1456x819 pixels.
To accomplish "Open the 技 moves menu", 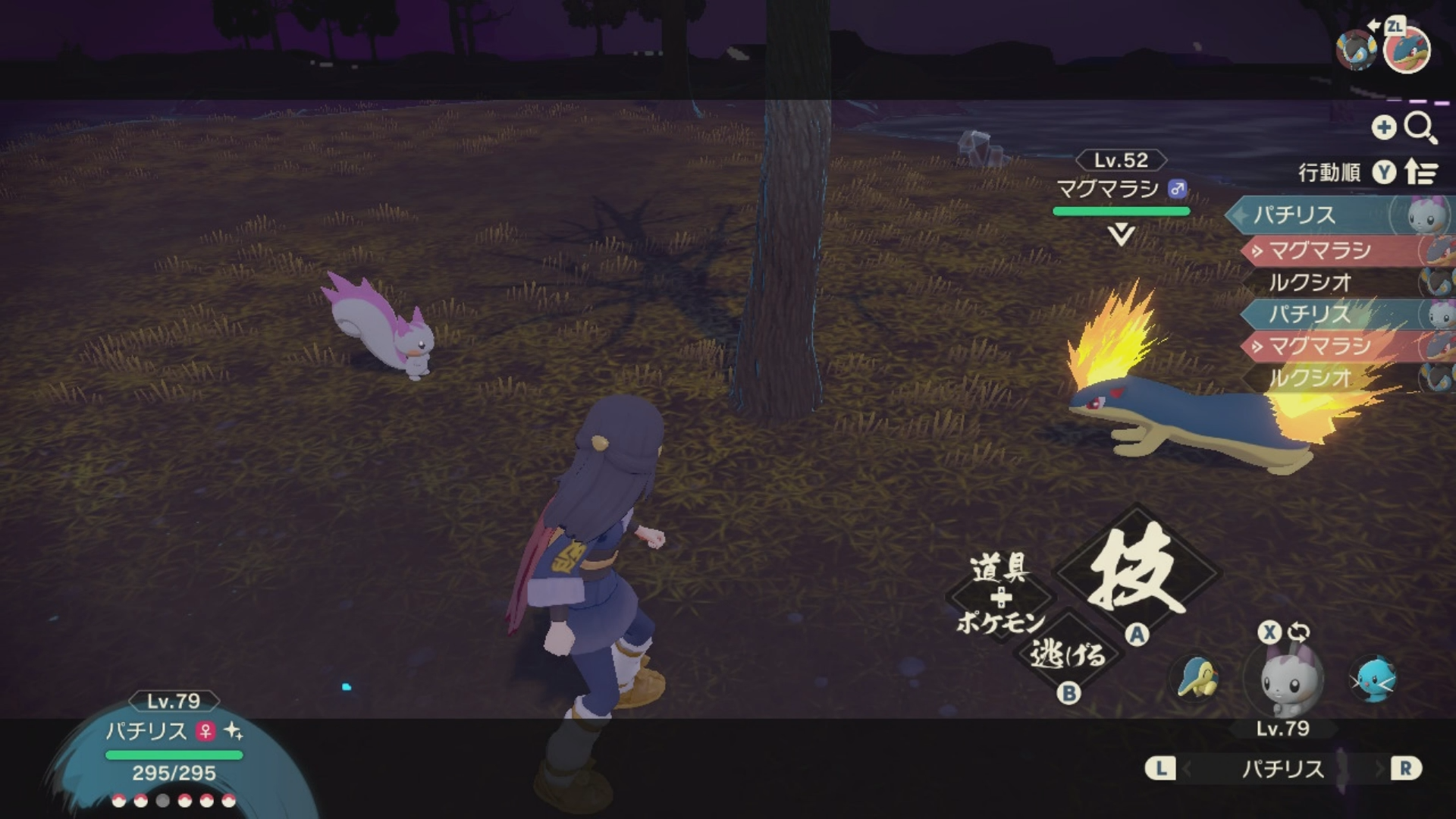I will (x=1137, y=573).
